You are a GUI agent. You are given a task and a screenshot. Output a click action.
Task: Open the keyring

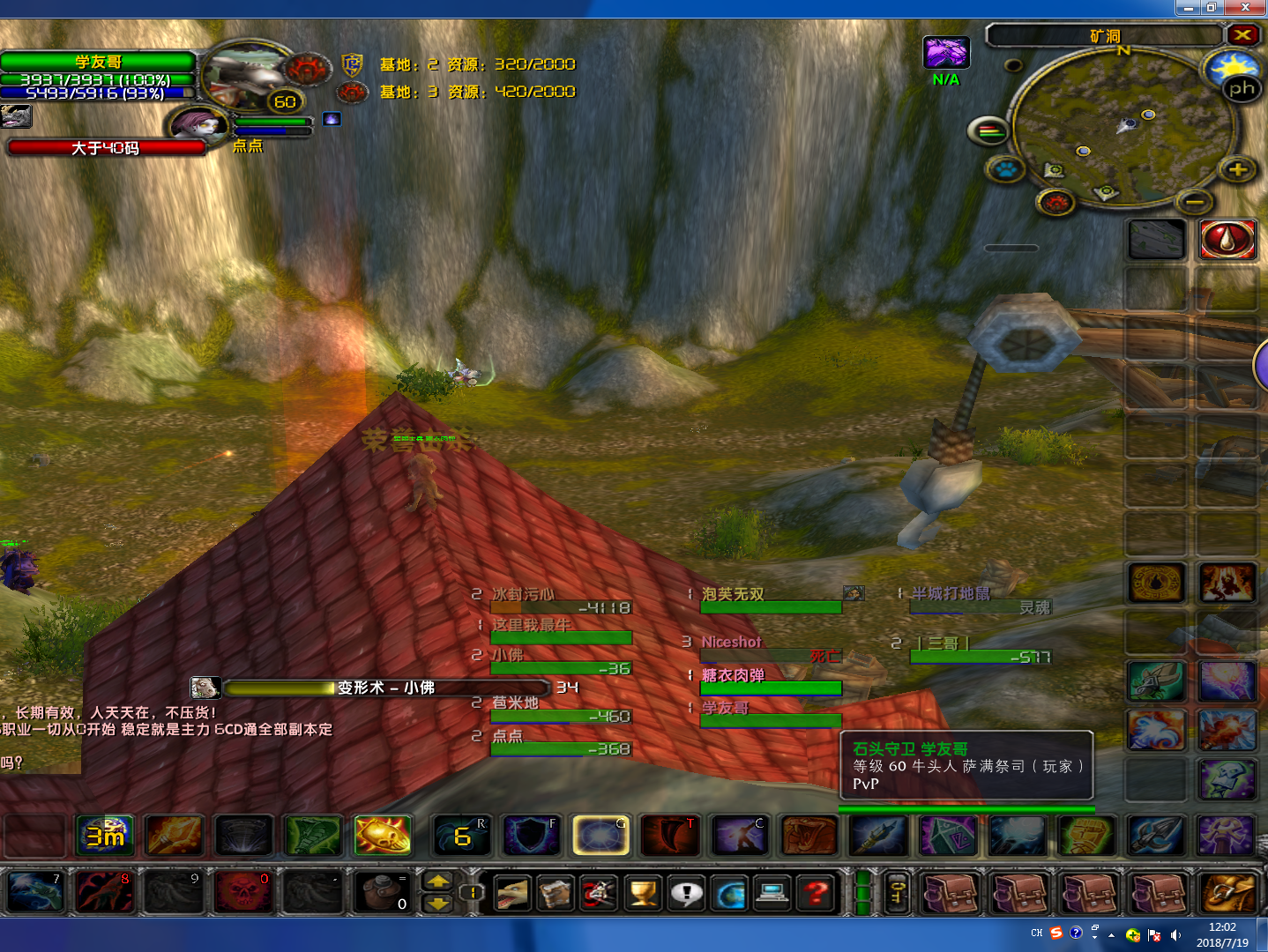click(897, 893)
